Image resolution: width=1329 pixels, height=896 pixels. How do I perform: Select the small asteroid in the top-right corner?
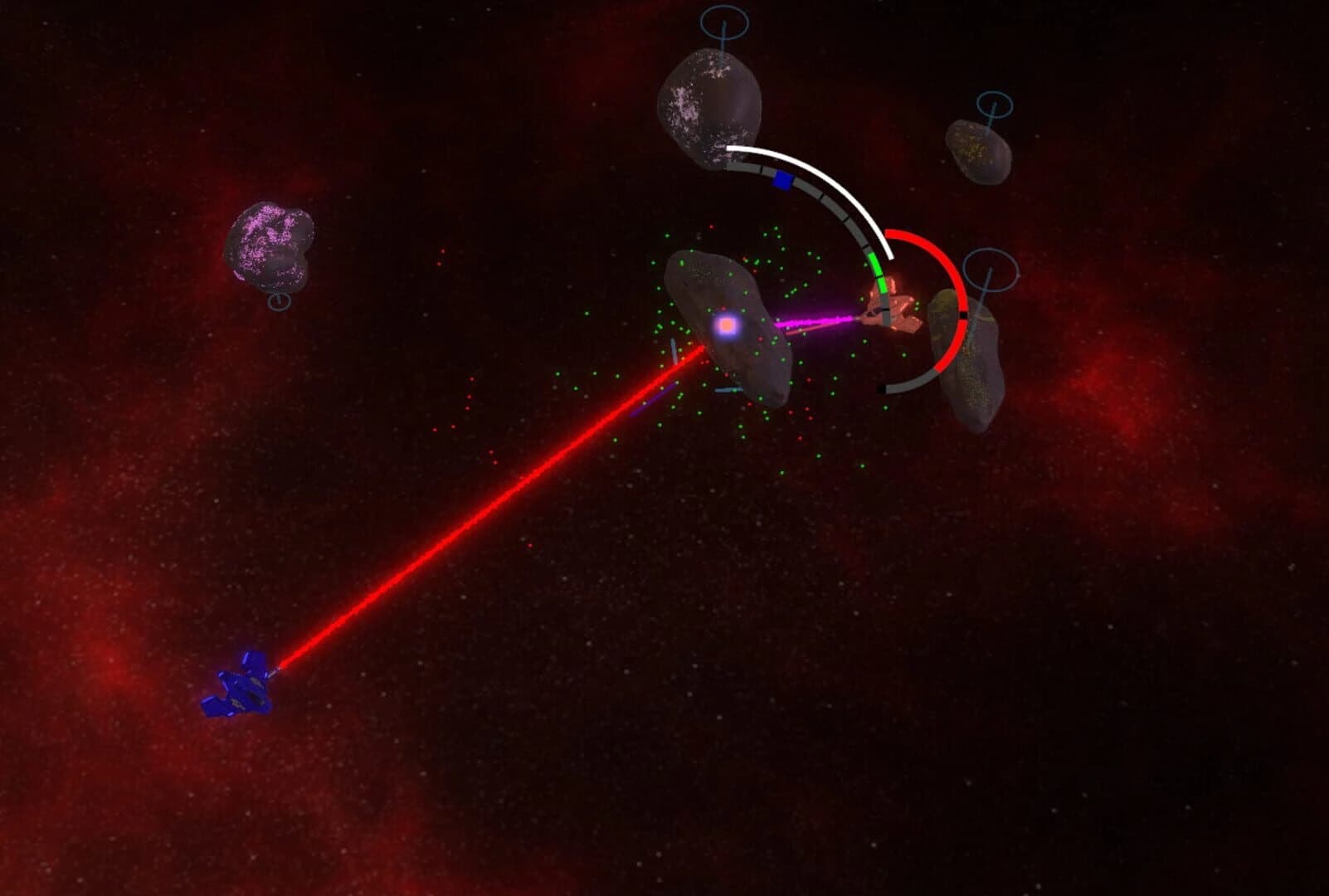979,149
